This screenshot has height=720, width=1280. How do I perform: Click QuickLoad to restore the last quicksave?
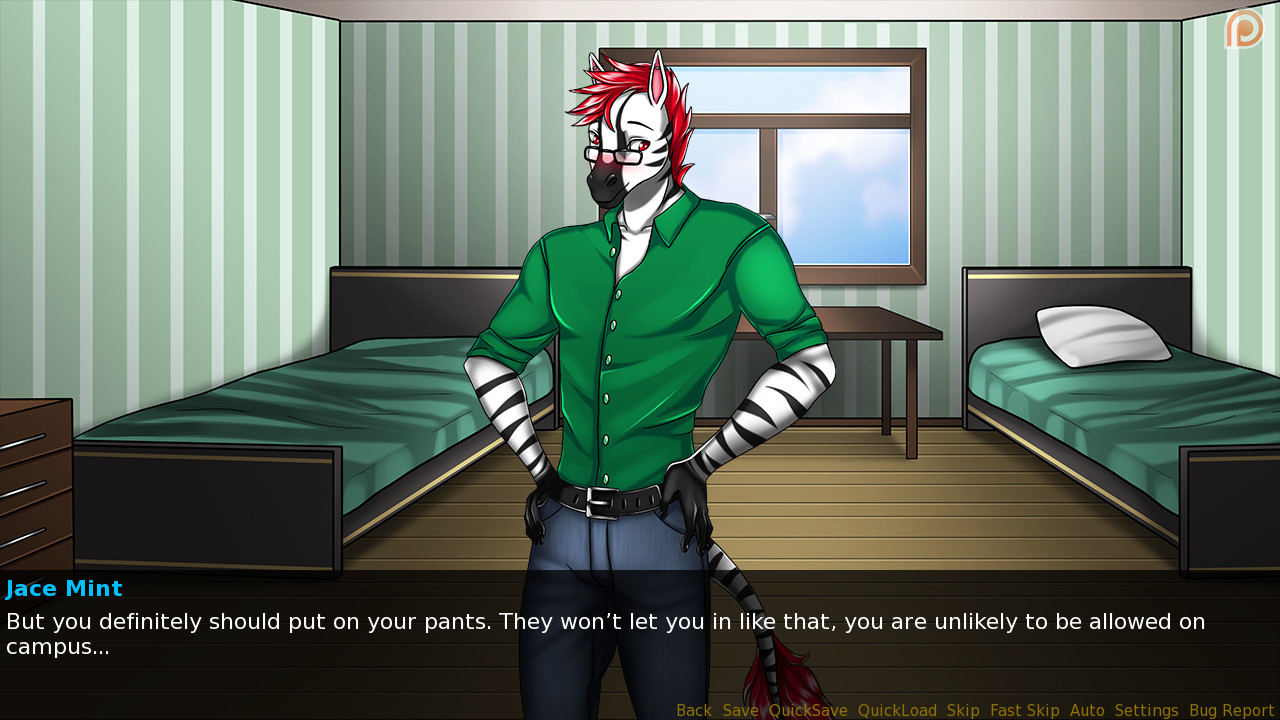896,710
